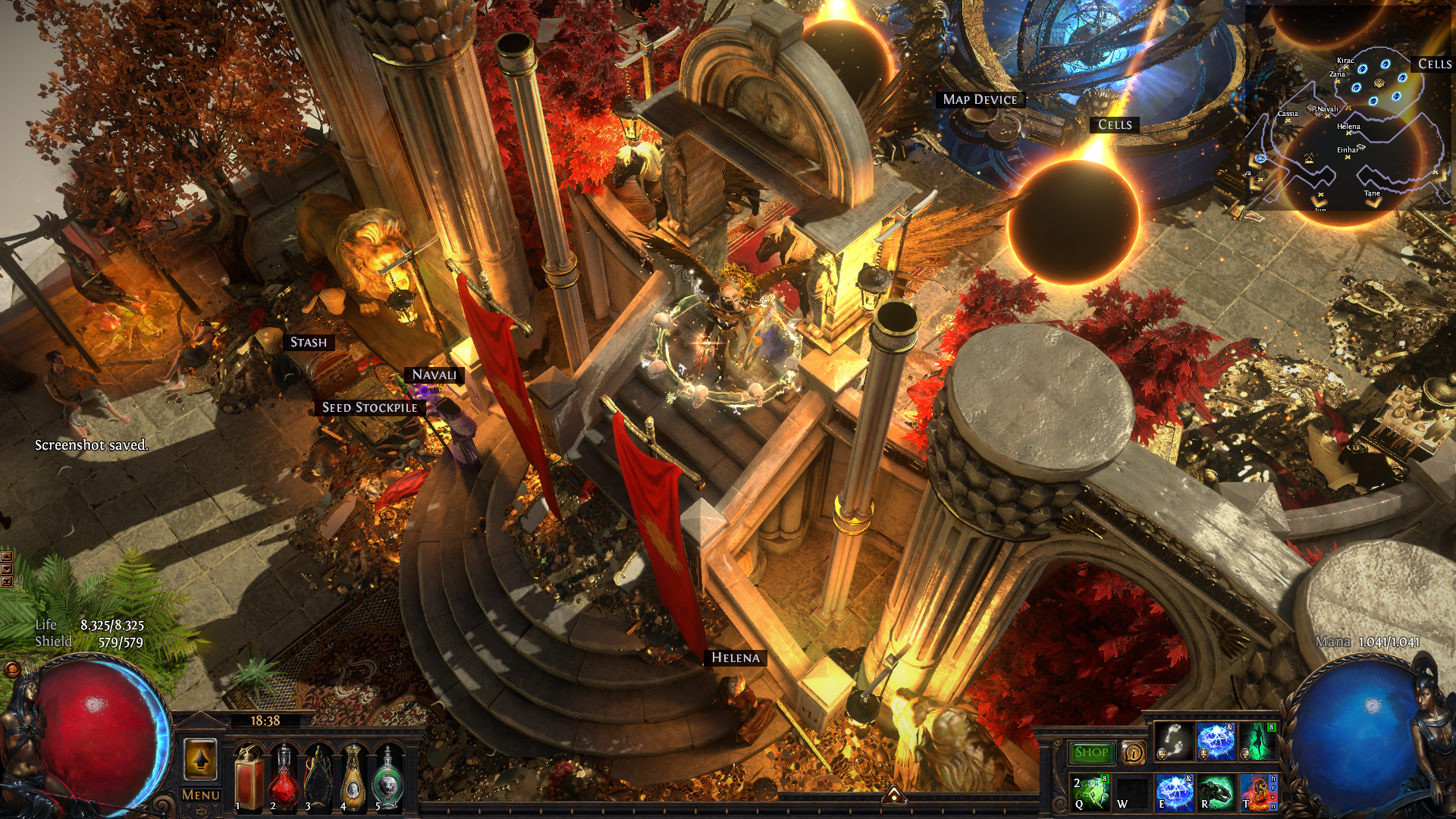Open the chat bubble icon near life globe

coord(12,669)
